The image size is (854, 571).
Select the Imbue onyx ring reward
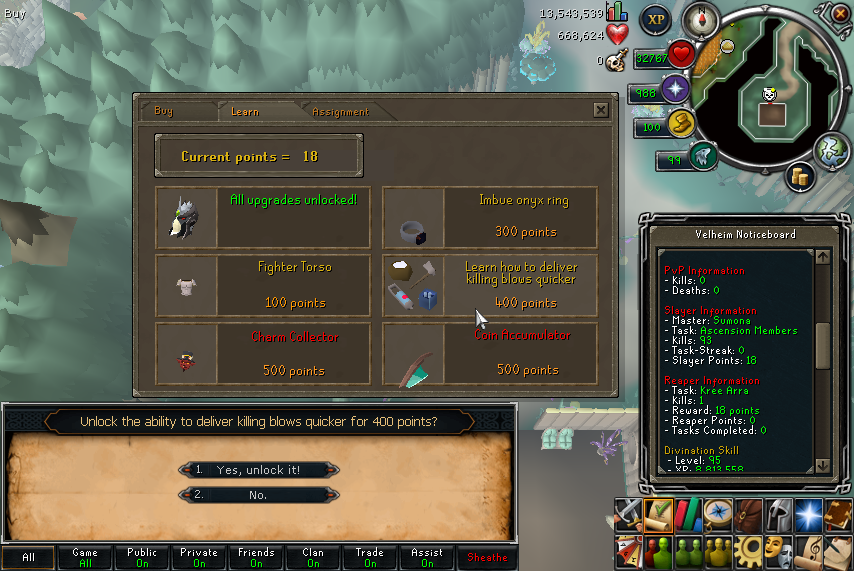(490, 216)
